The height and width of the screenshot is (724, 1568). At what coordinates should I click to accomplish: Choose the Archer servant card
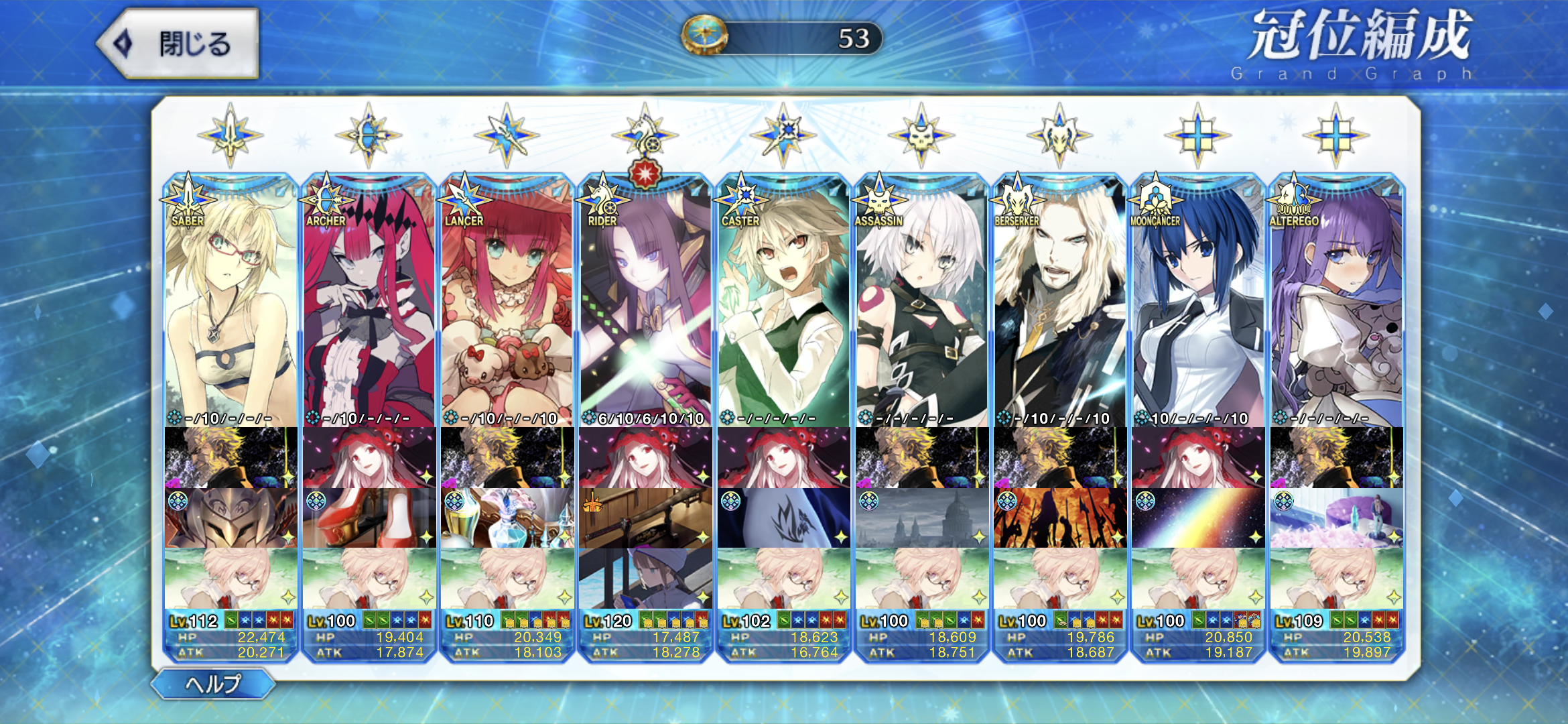[x=369, y=302]
